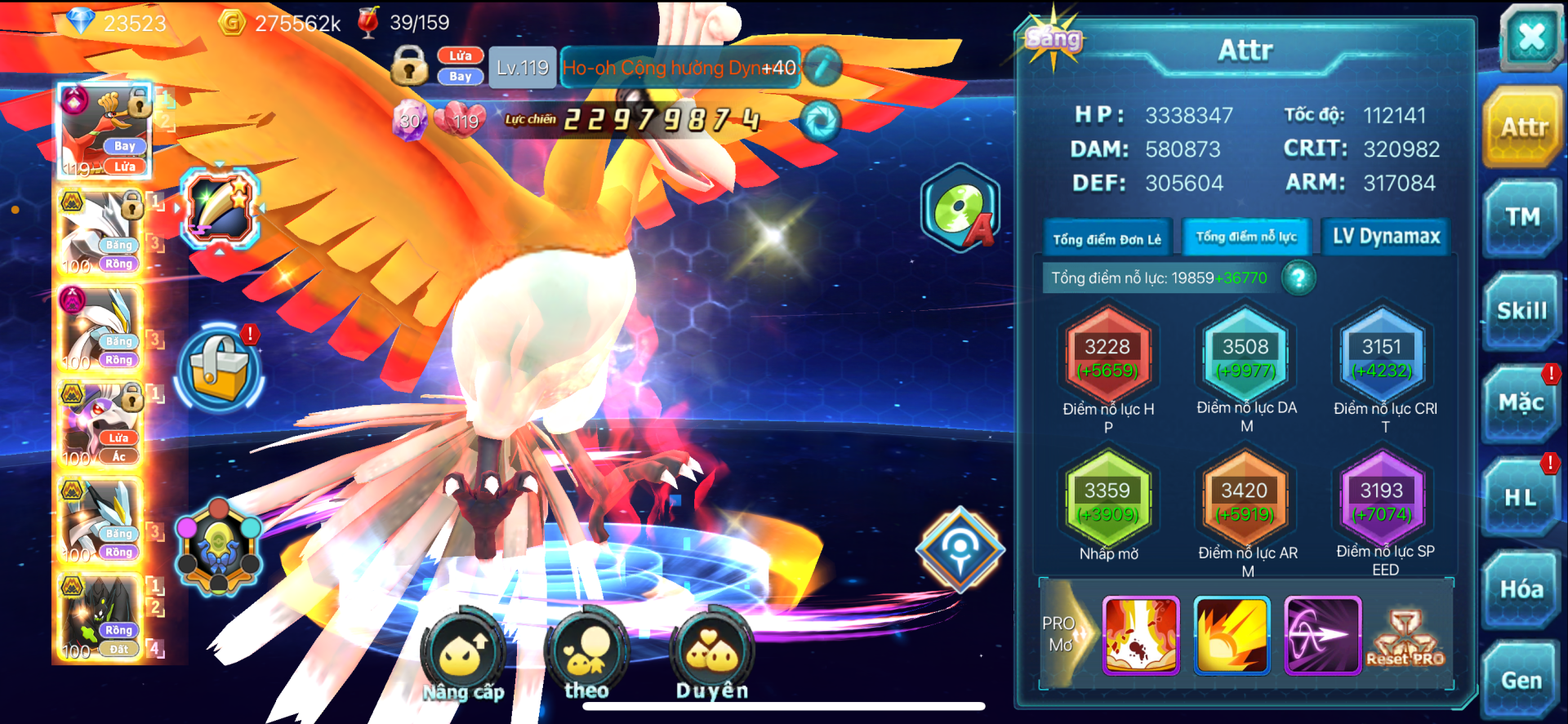
Task: Open the Skill side tab
Action: pyautogui.click(x=1522, y=311)
